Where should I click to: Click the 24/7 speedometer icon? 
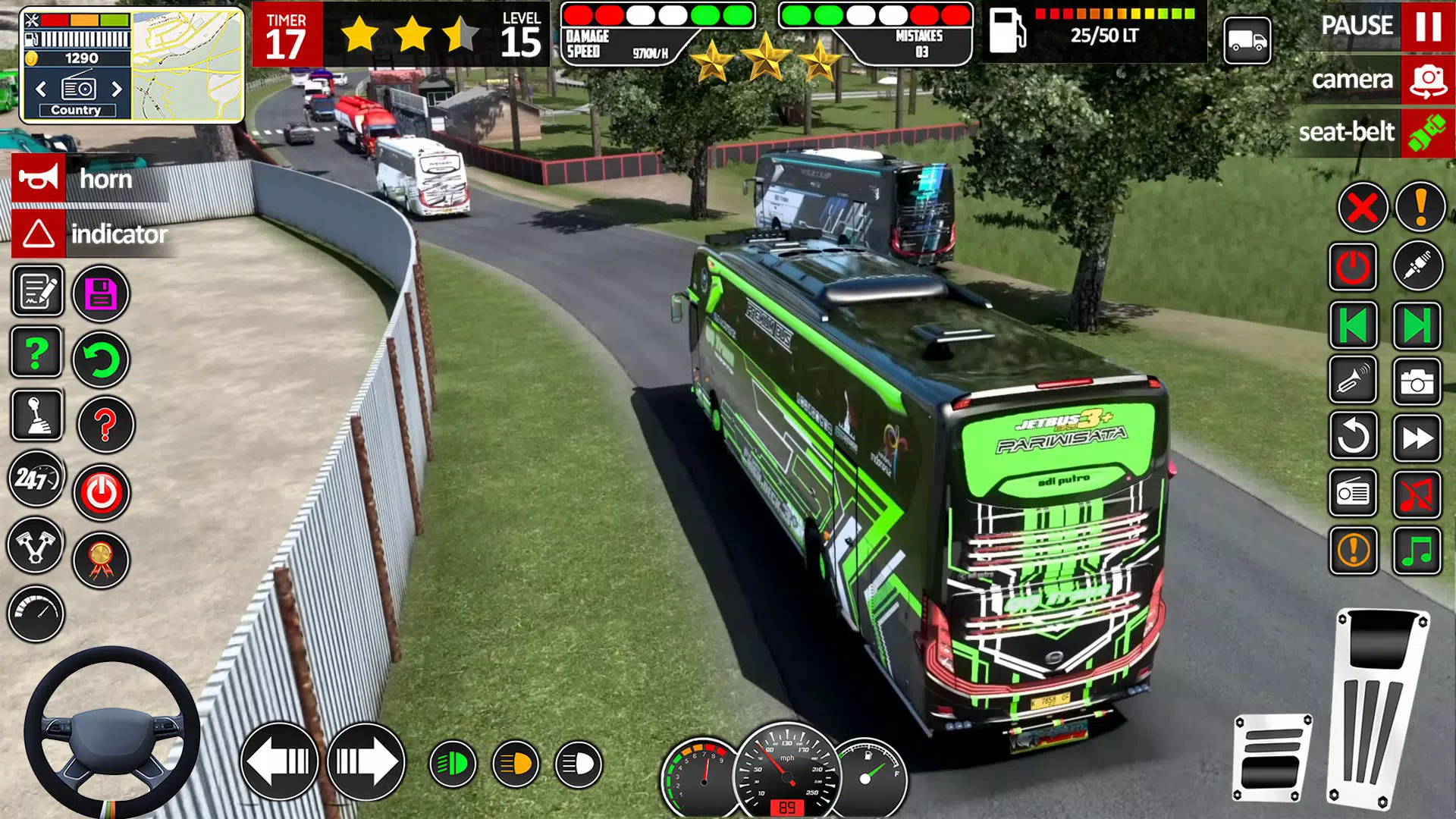pos(36,480)
